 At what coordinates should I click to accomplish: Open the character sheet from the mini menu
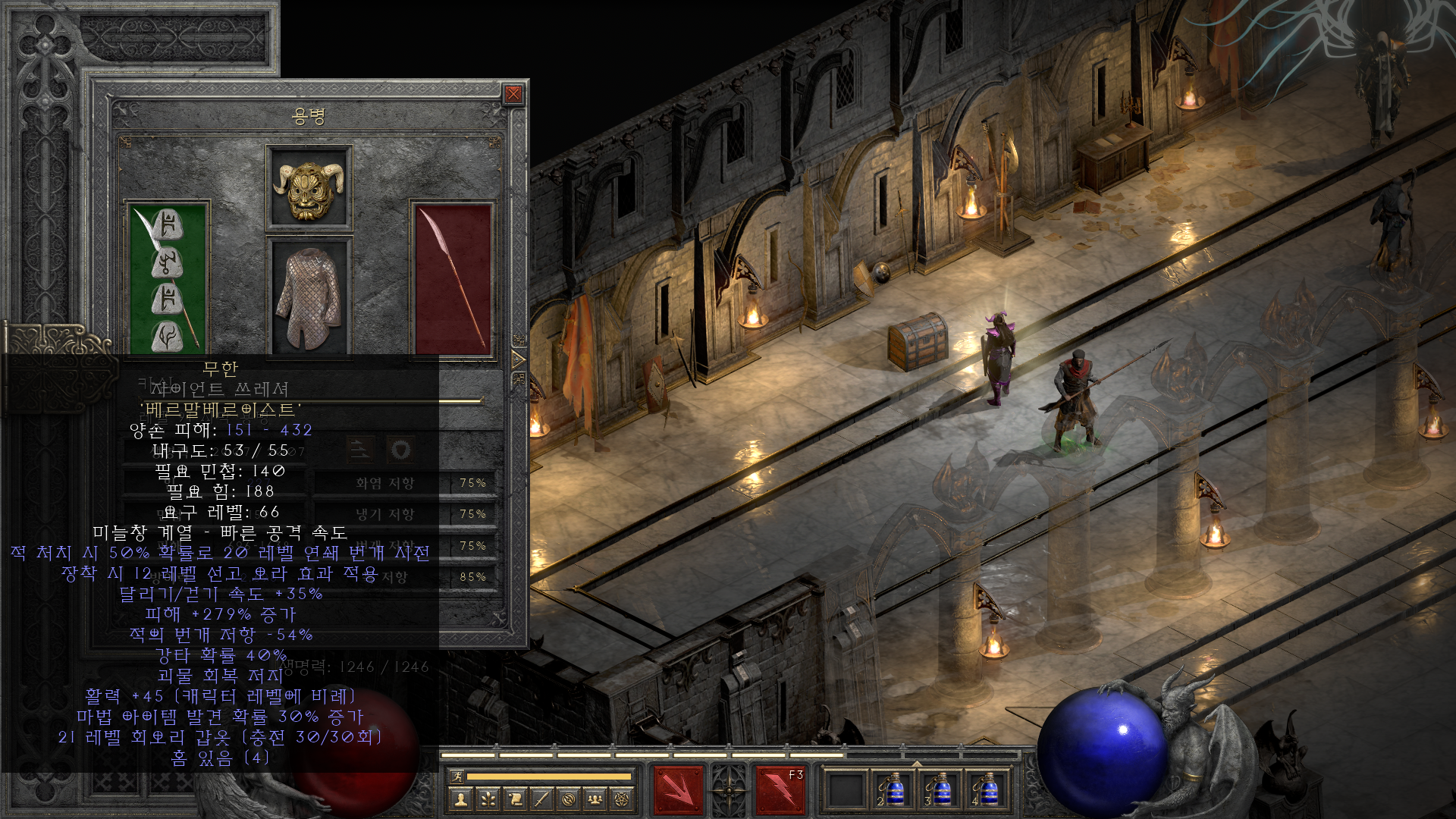click(460, 799)
